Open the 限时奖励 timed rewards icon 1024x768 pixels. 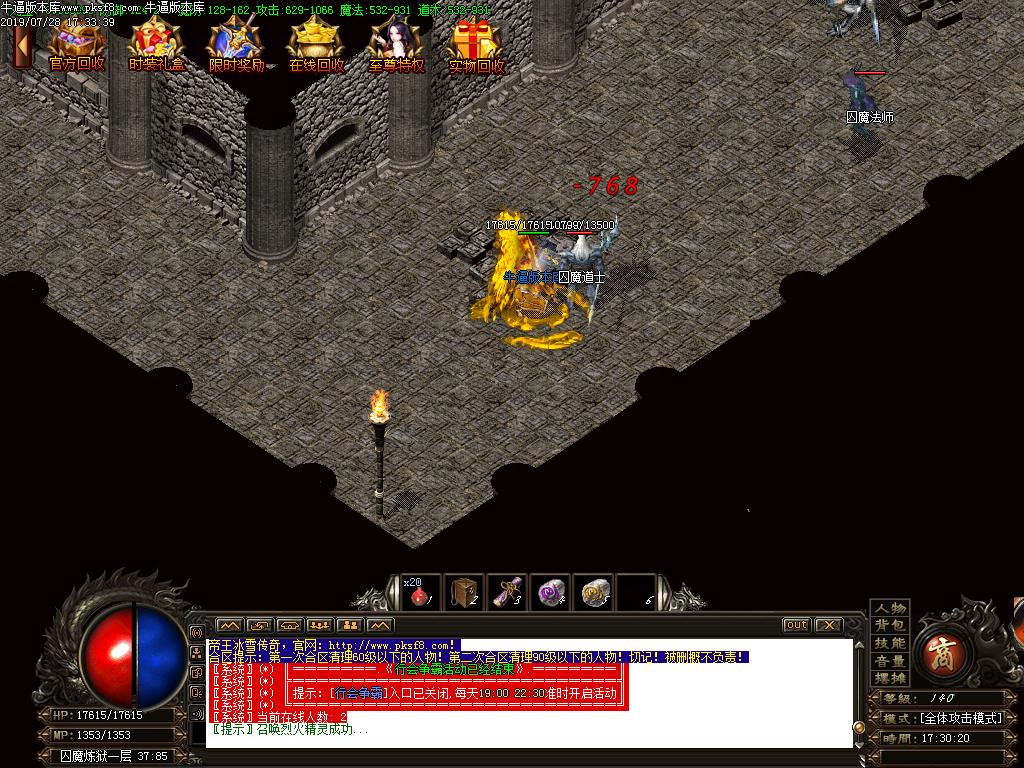pyautogui.click(x=237, y=45)
